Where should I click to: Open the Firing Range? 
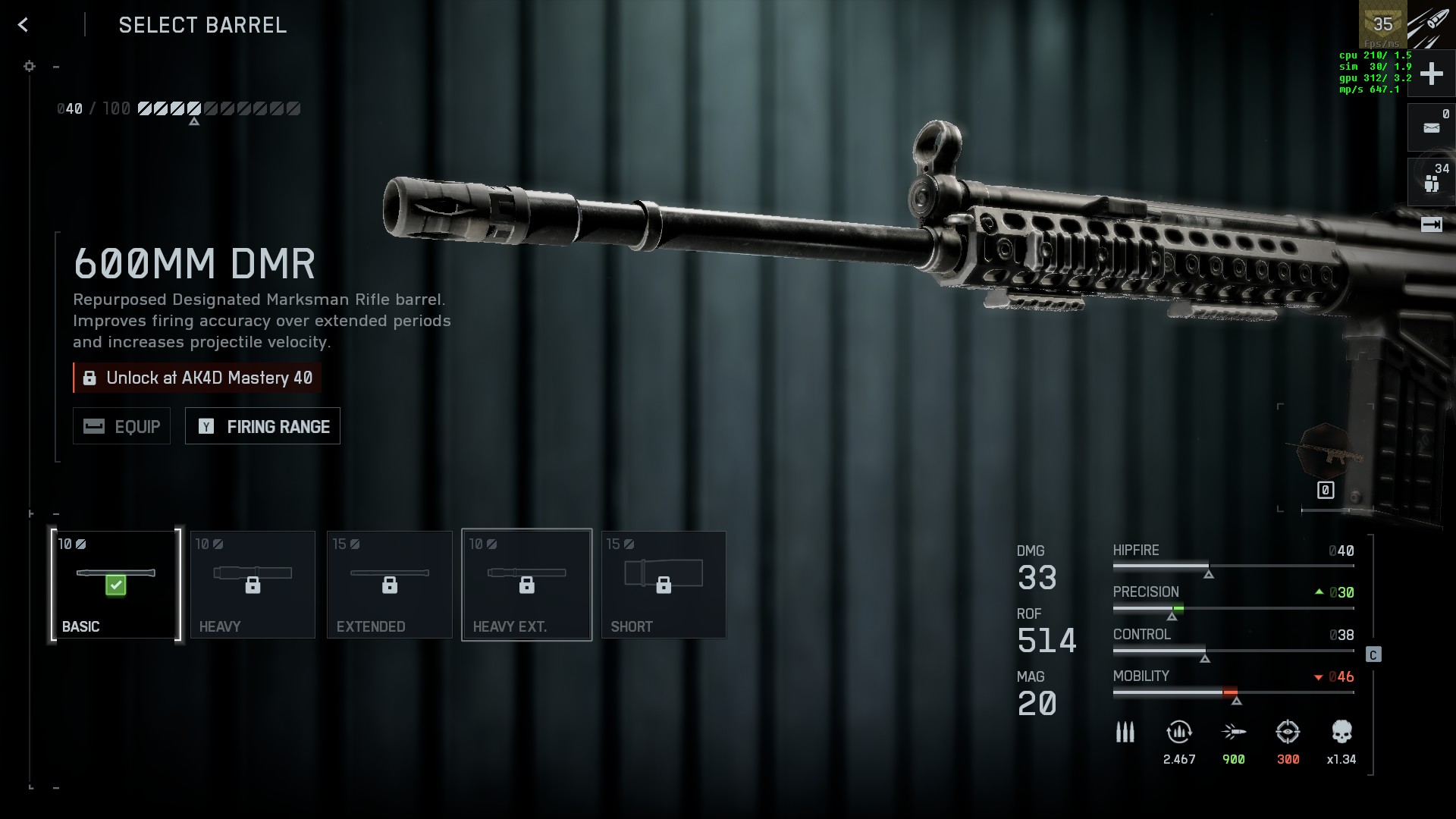262,426
